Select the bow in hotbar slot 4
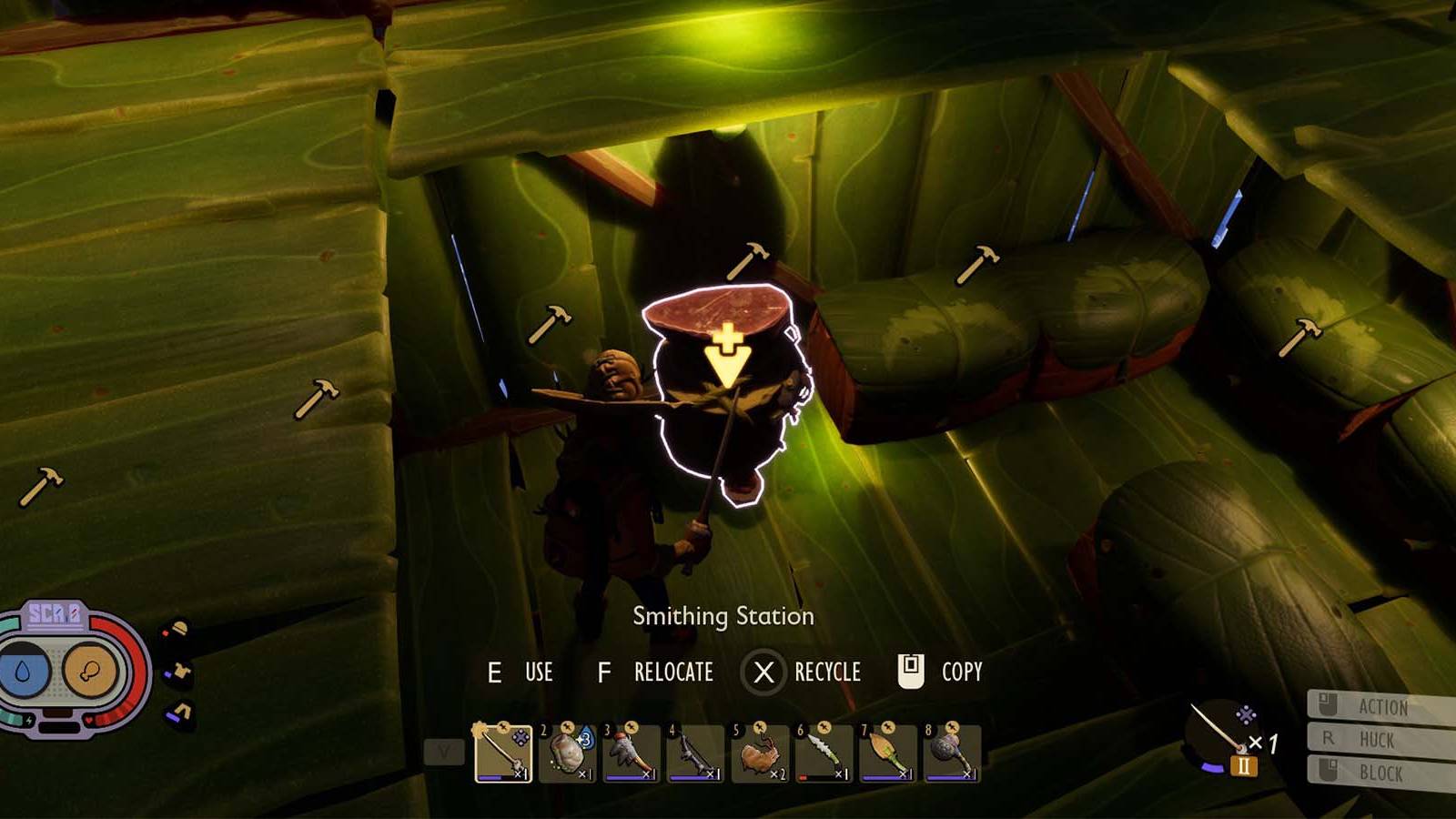The width and height of the screenshot is (1456, 819). 696,753
